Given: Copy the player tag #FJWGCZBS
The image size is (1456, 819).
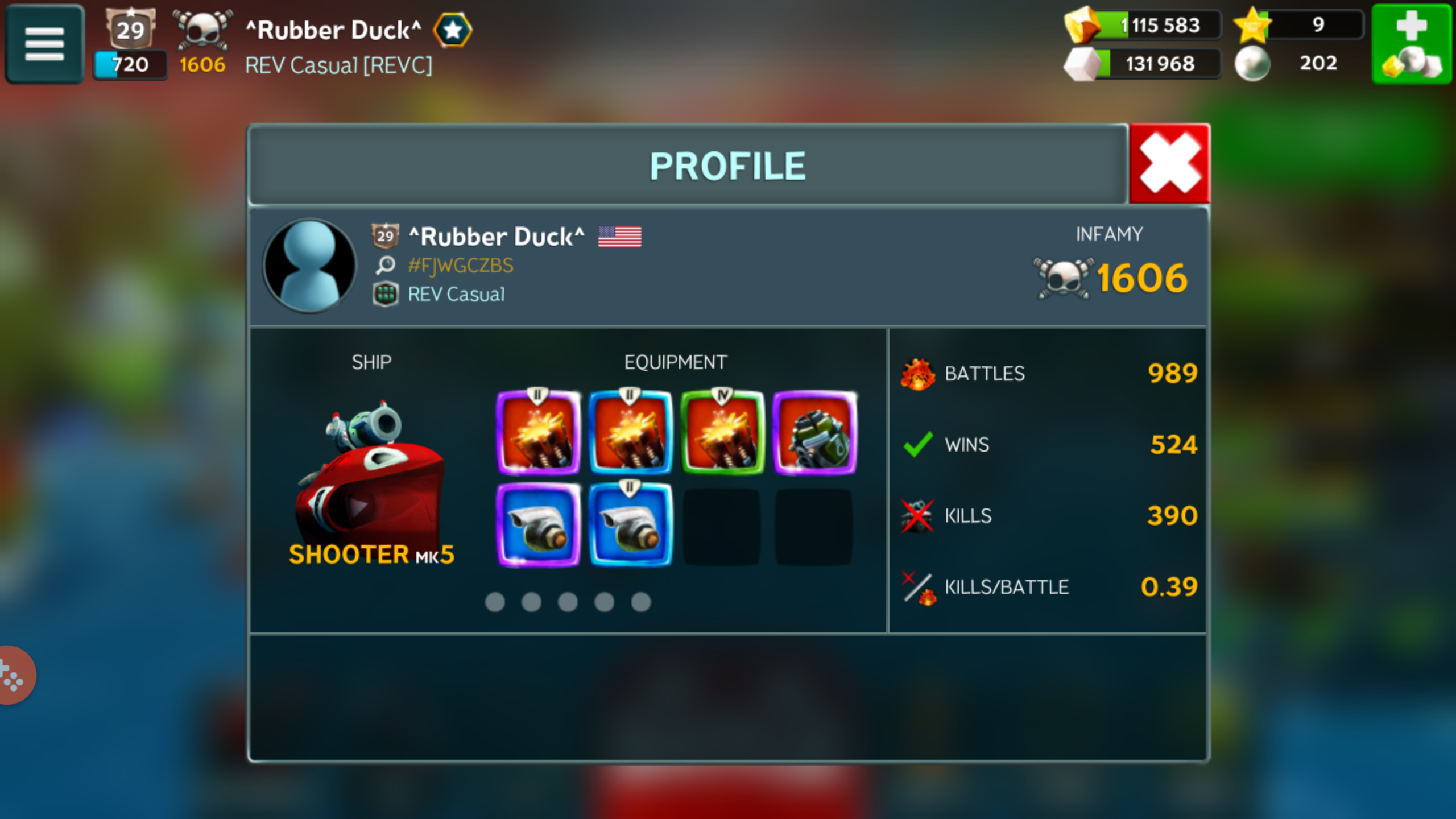Looking at the screenshot, I should tap(460, 266).
